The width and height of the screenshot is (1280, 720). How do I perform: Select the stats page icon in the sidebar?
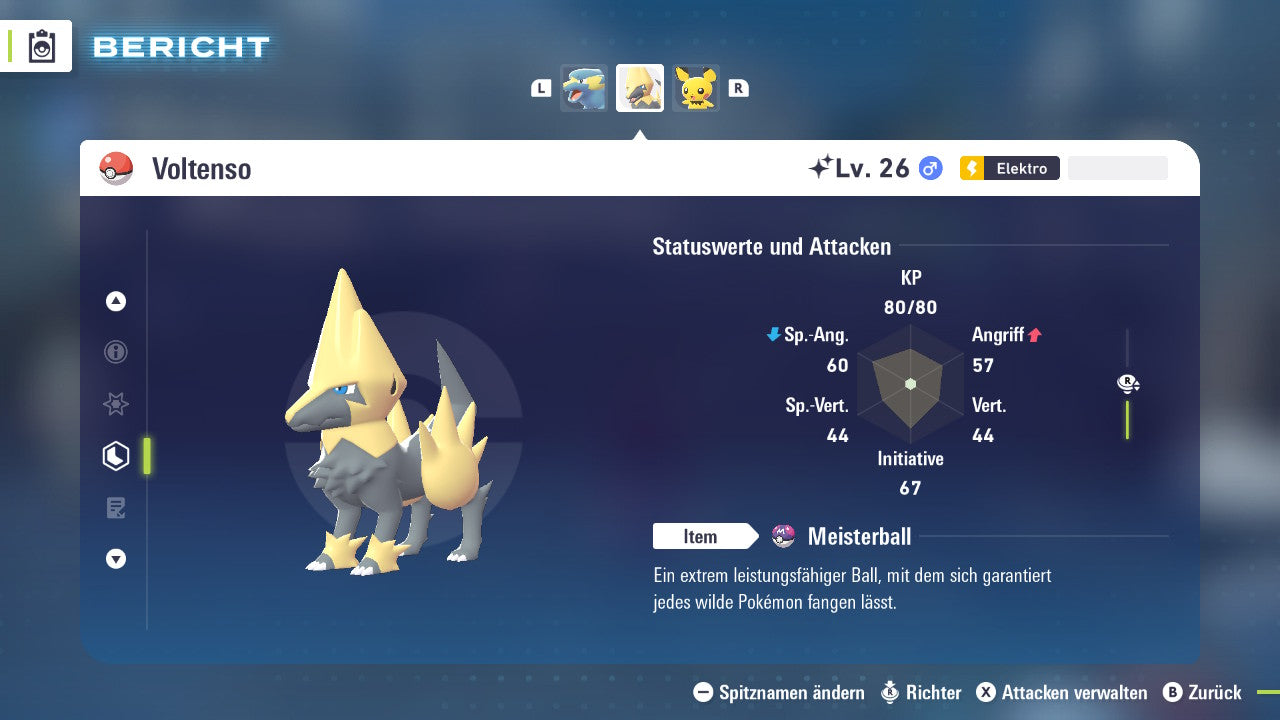(116, 455)
